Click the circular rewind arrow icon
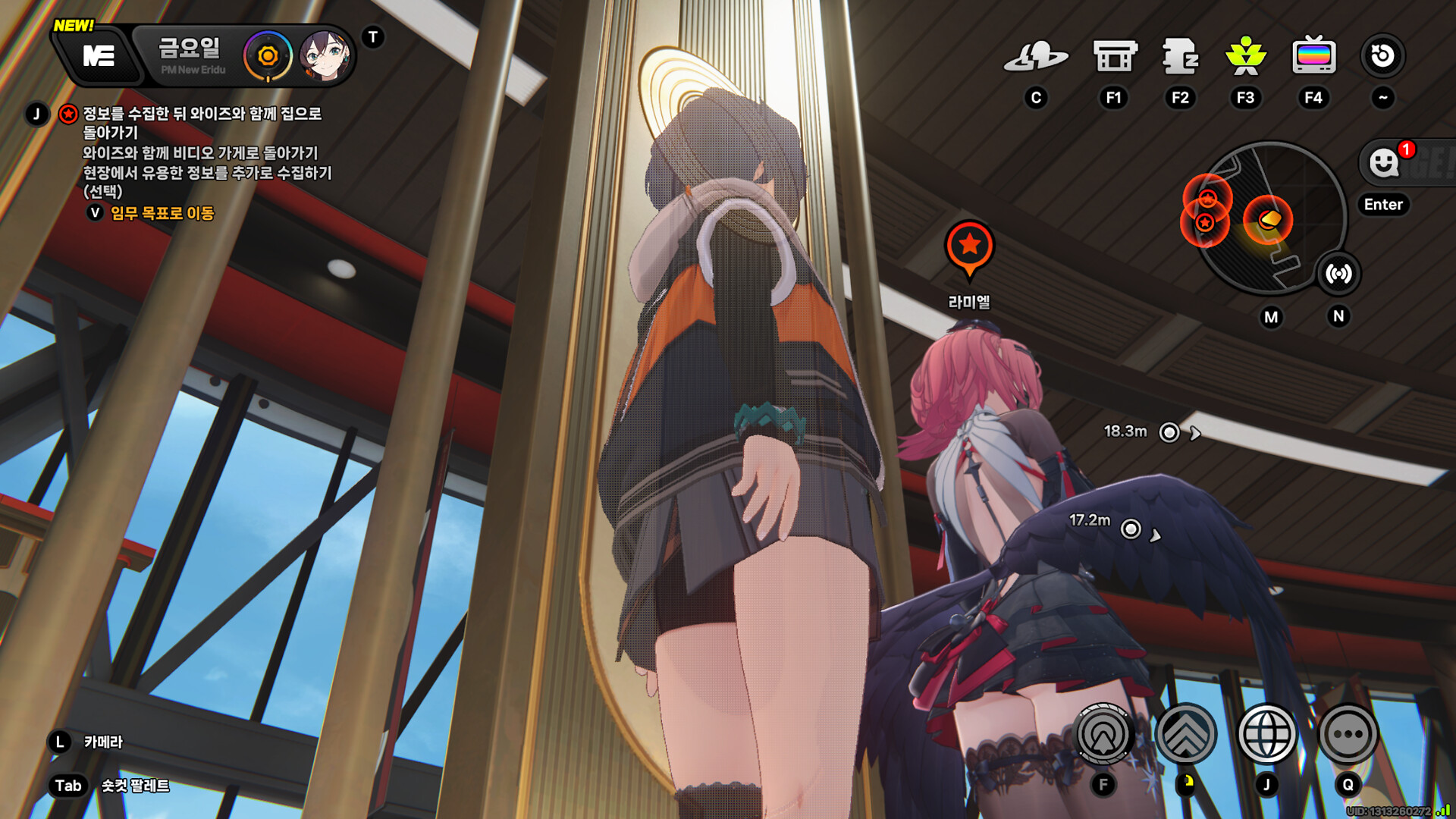The height and width of the screenshot is (819, 1456). pos(1382,55)
